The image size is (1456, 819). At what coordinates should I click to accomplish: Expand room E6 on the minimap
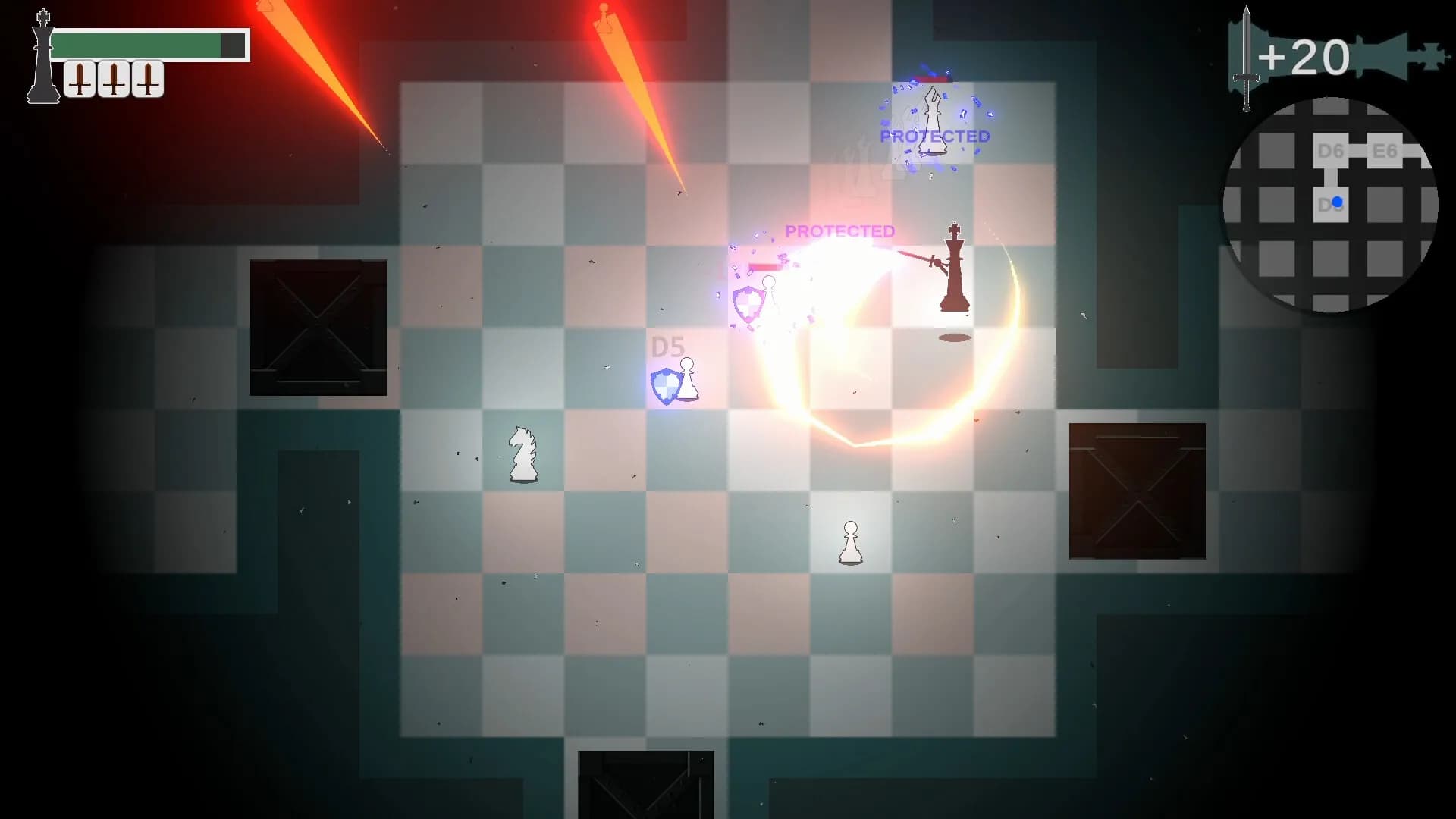point(1384,152)
